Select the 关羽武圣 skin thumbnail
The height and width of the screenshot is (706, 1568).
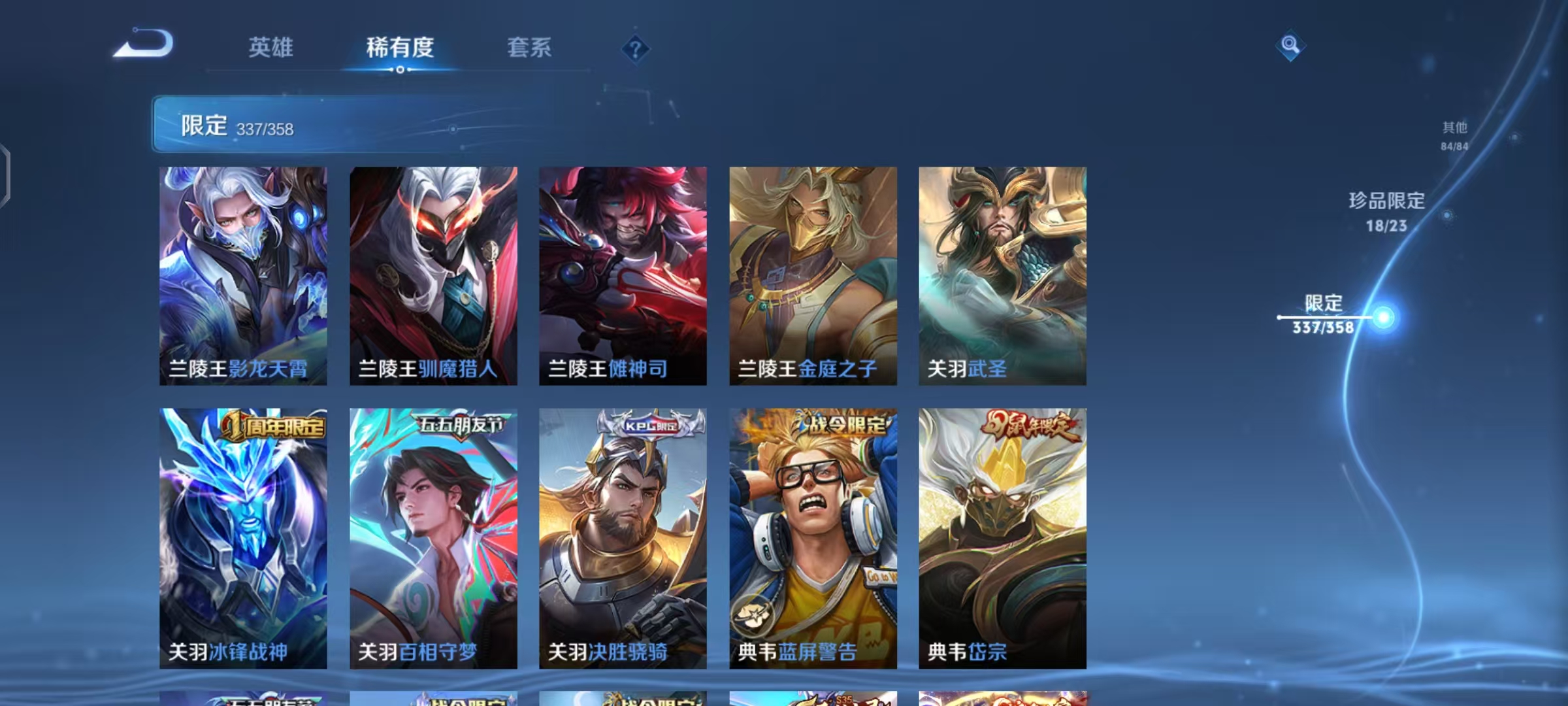tap(1000, 275)
